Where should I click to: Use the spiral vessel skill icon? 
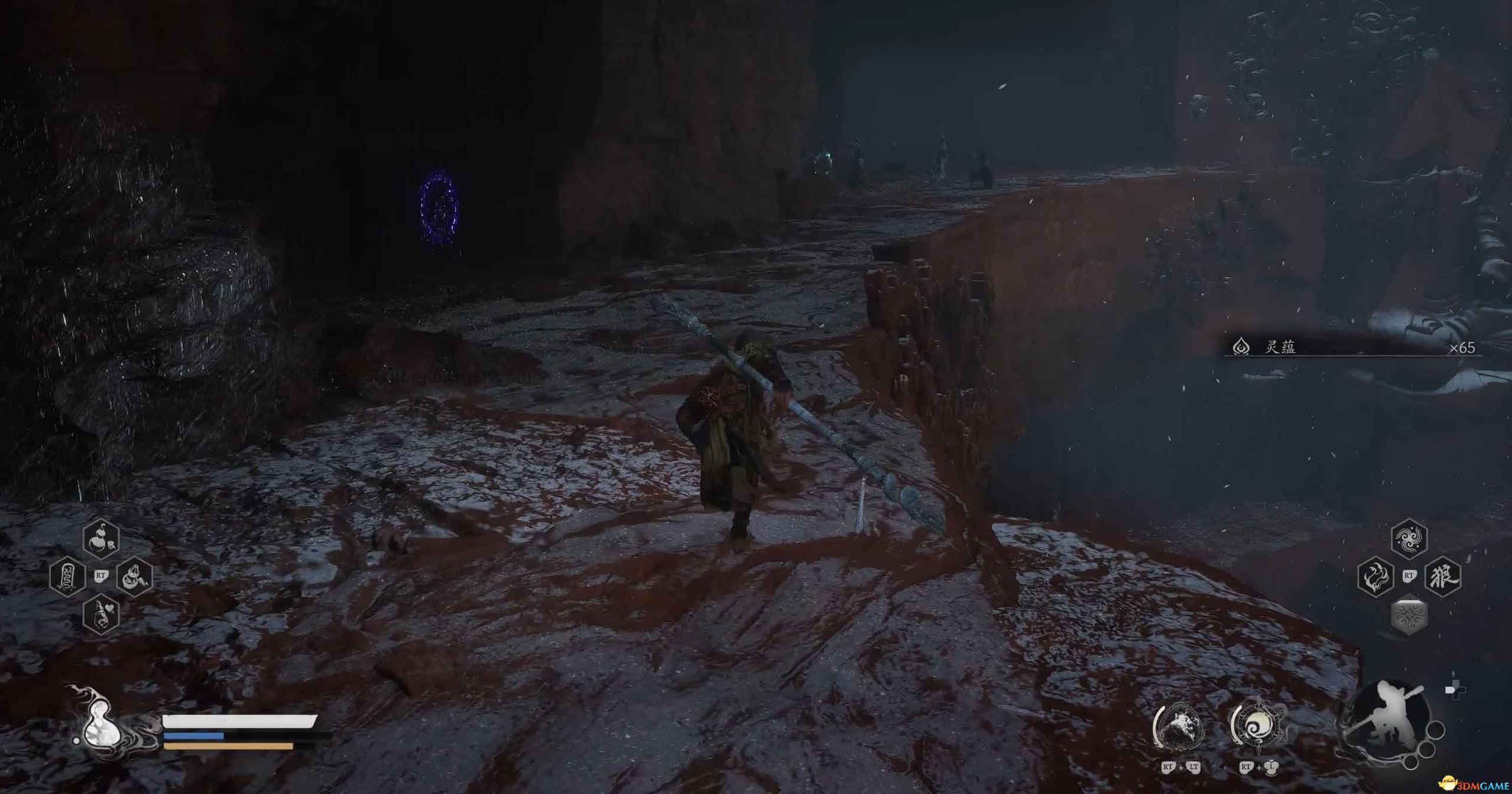1257,727
